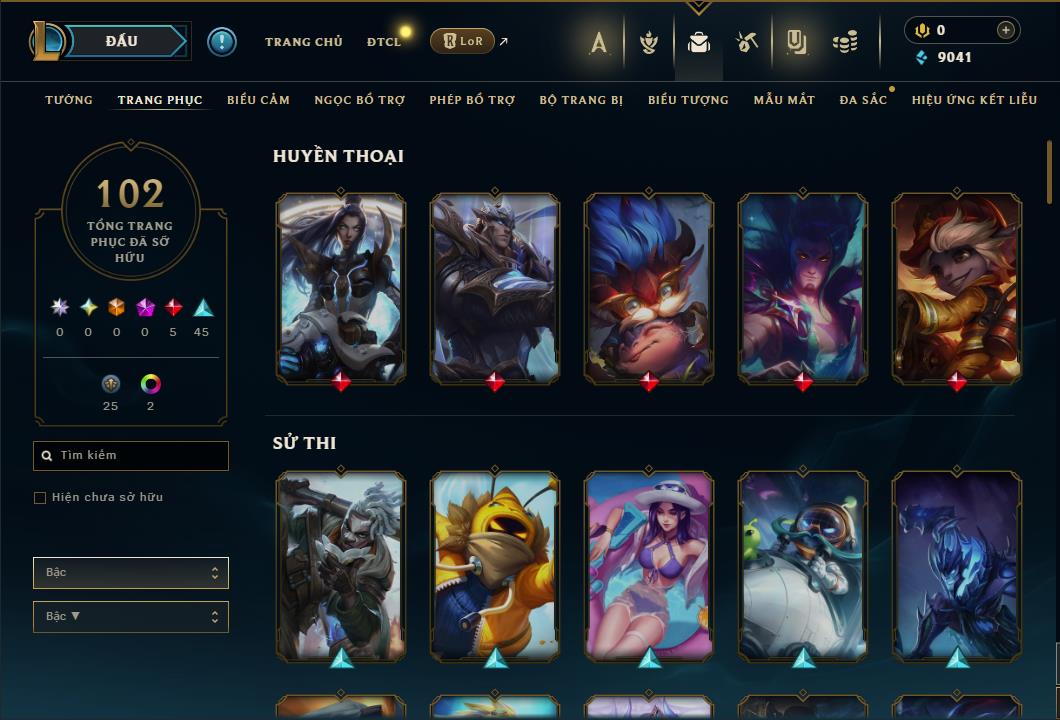
Task: Launch the LoR link
Action: [x=464, y=41]
